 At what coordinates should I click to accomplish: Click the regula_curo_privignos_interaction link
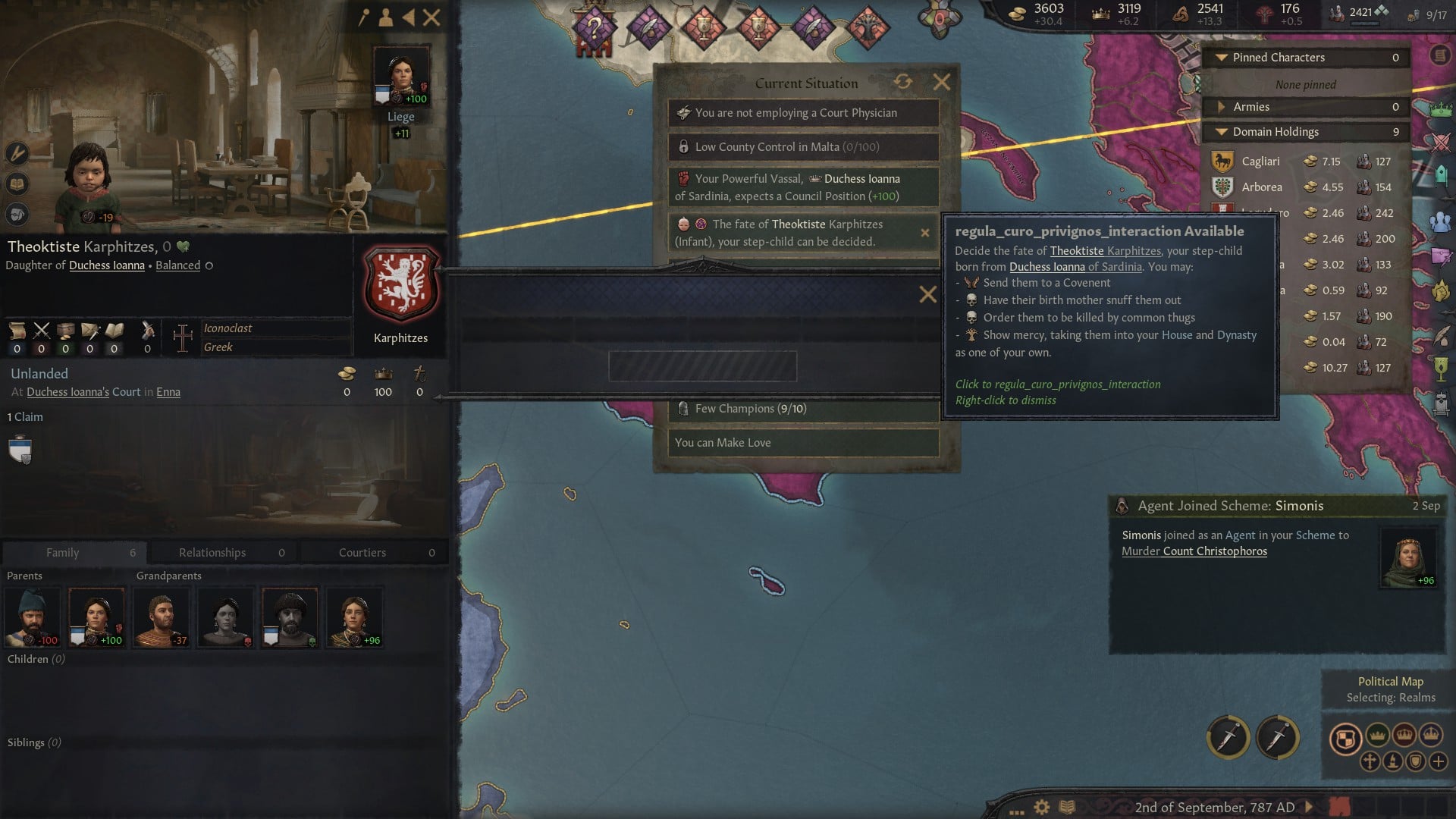click(x=1058, y=384)
